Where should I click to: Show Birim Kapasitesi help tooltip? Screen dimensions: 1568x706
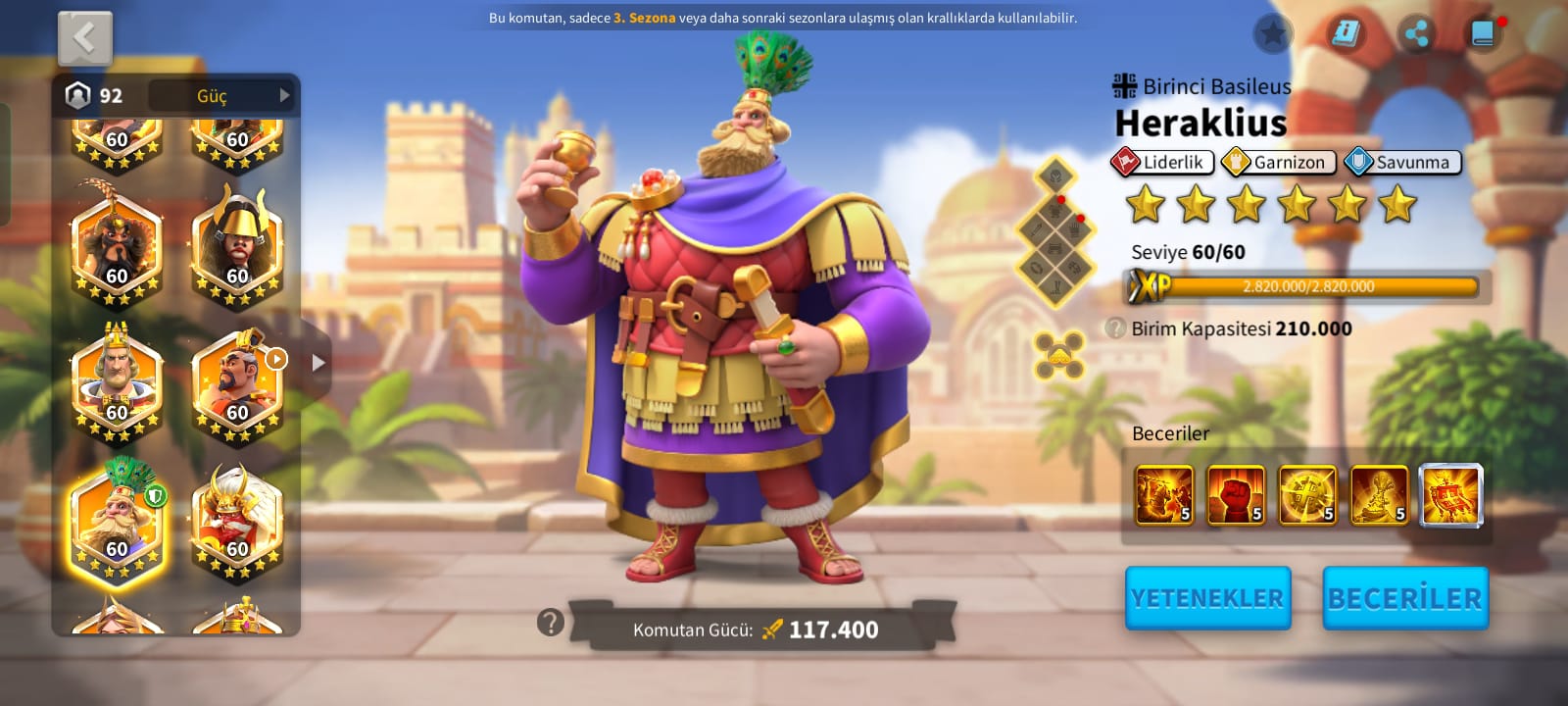1115,328
